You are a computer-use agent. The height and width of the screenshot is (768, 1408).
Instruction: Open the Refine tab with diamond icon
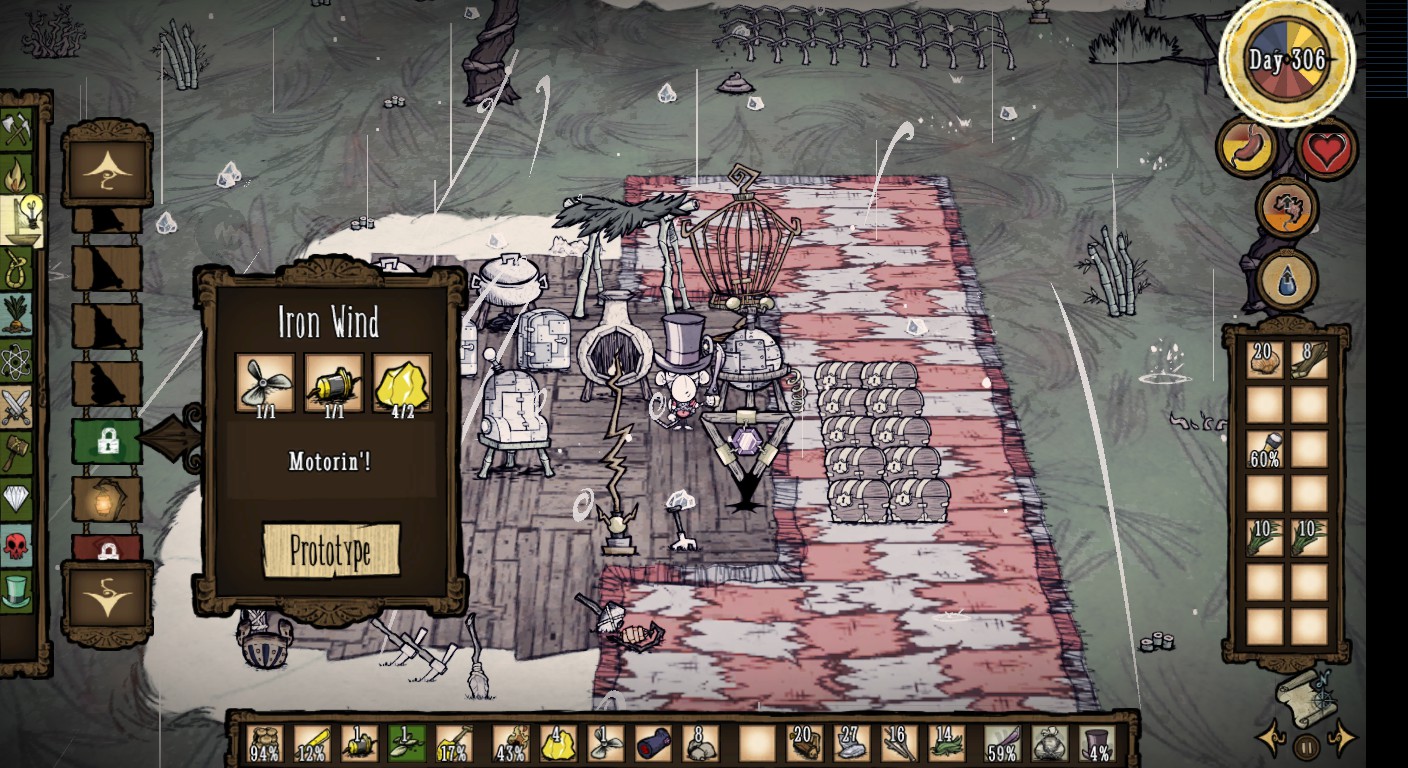point(17,499)
